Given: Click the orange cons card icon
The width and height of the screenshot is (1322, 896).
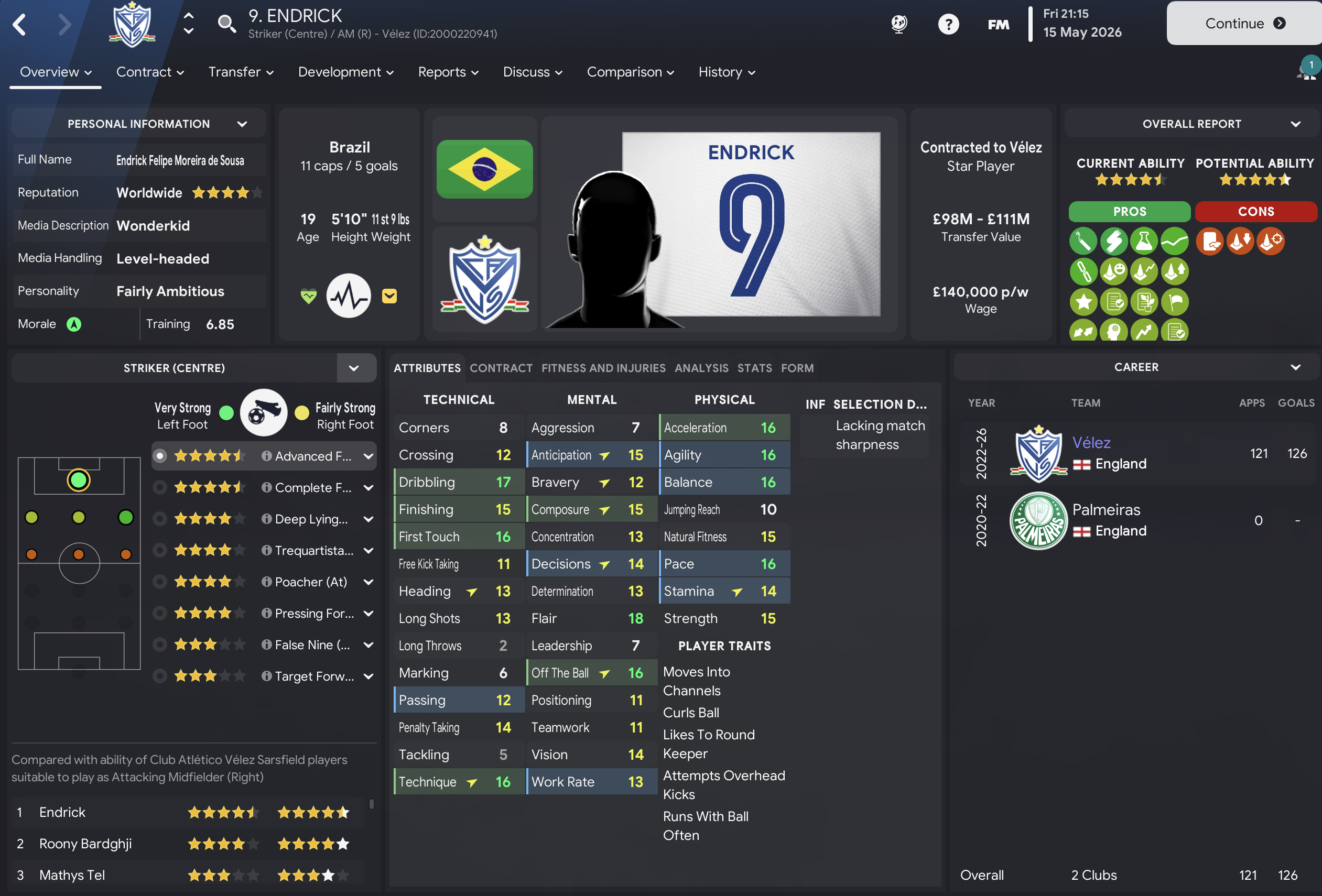Looking at the screenshot, I should click(x=1210, y=241).
